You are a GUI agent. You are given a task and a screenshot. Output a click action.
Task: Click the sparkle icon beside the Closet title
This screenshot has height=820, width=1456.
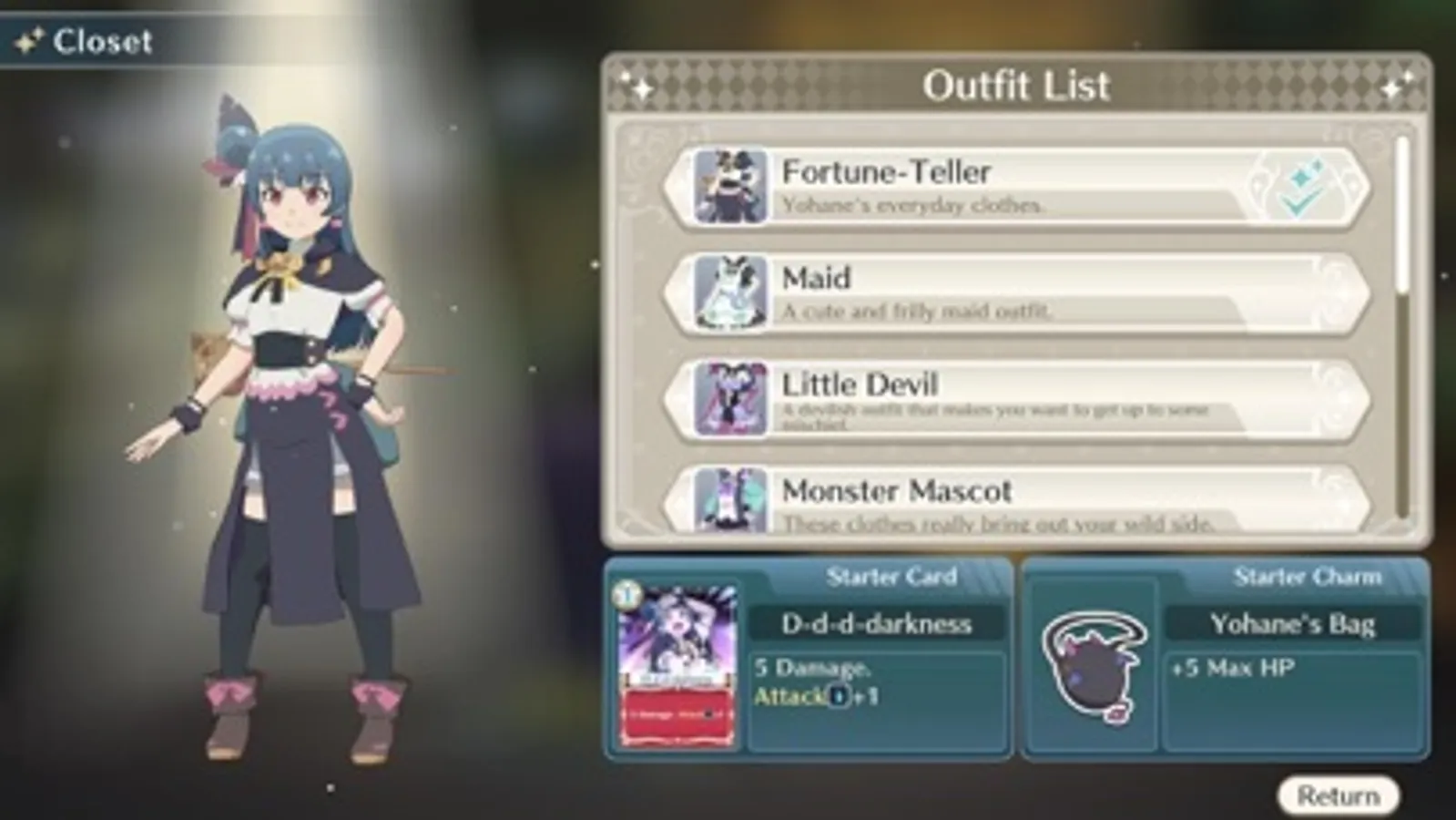pos(28,38)
